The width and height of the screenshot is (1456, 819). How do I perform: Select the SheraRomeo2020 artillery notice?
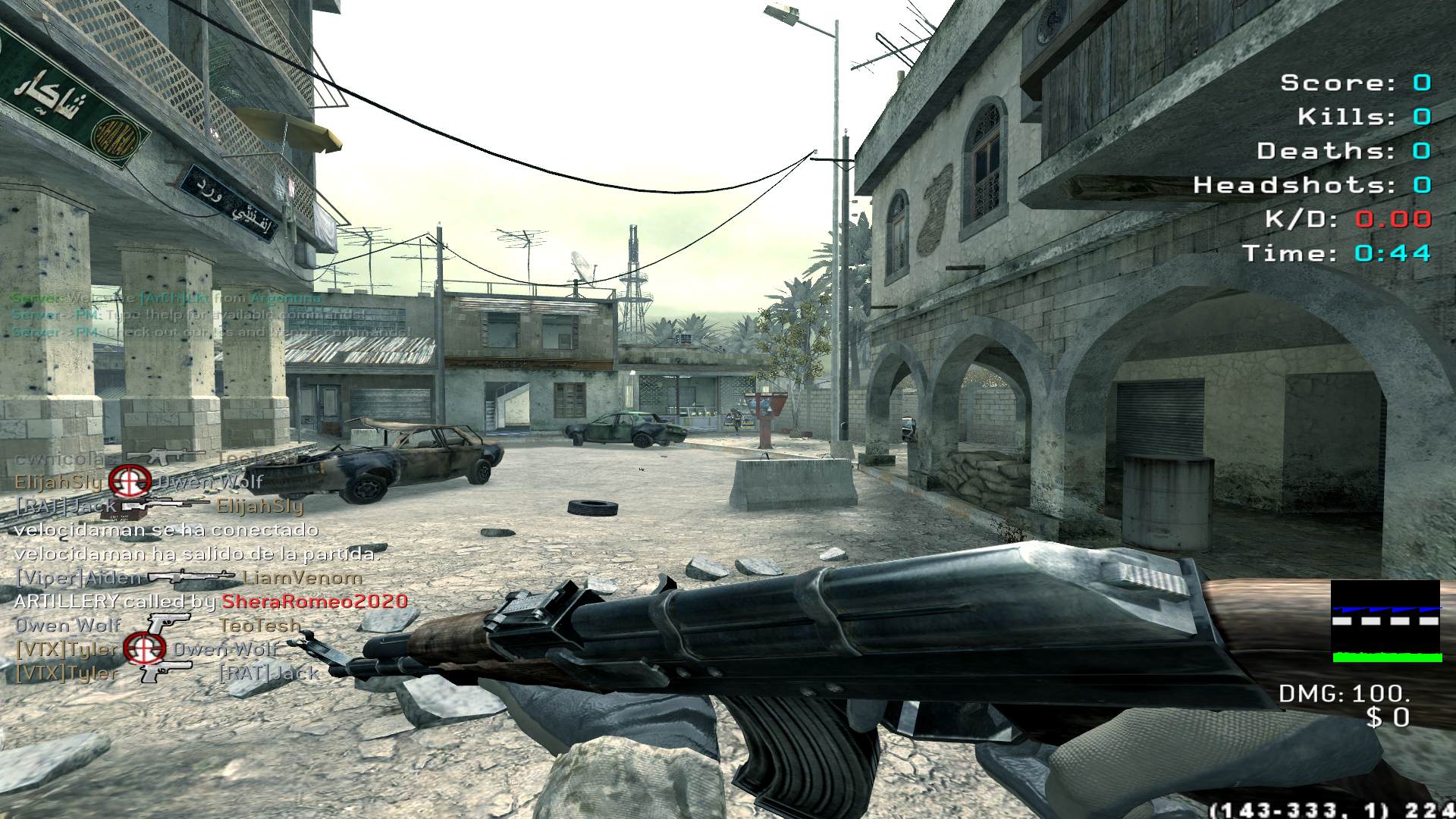coord(211,601)
